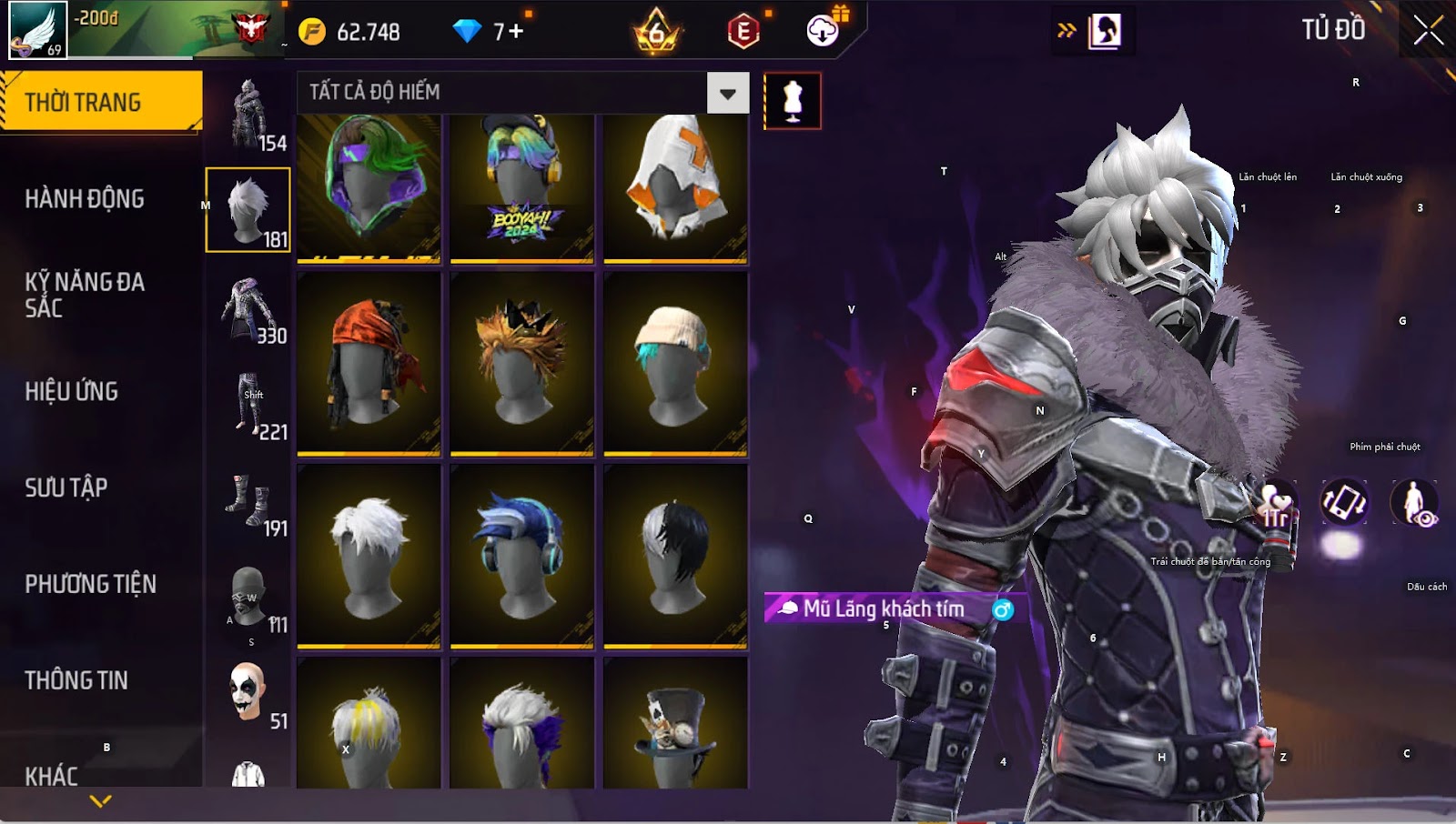The height and width of the screenshot is (824, 1456).
Task: Select the blue hair with headphones
Action: [x=521, y=556]
